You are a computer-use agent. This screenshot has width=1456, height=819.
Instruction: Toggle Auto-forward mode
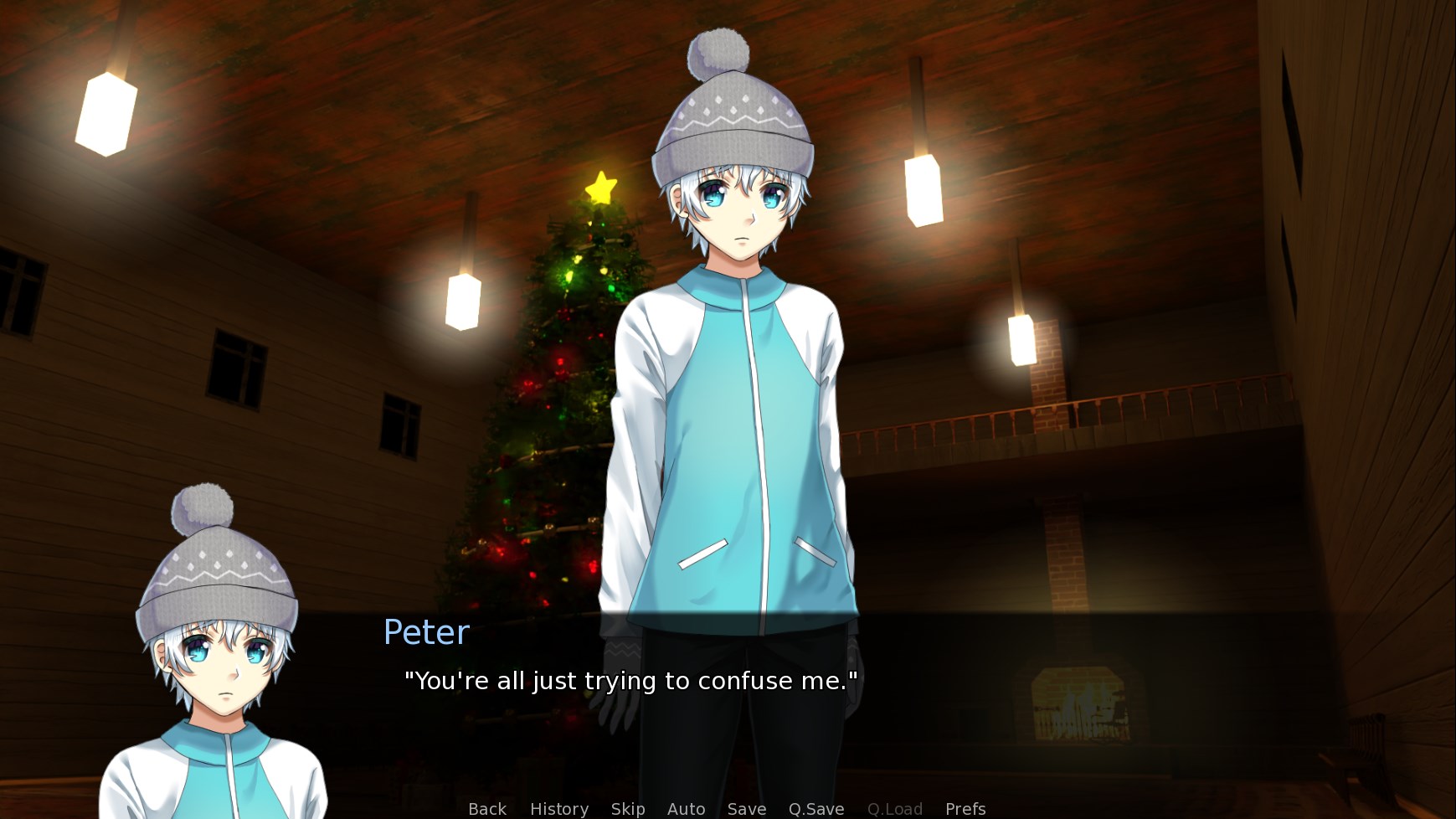[x=686, y=808]
